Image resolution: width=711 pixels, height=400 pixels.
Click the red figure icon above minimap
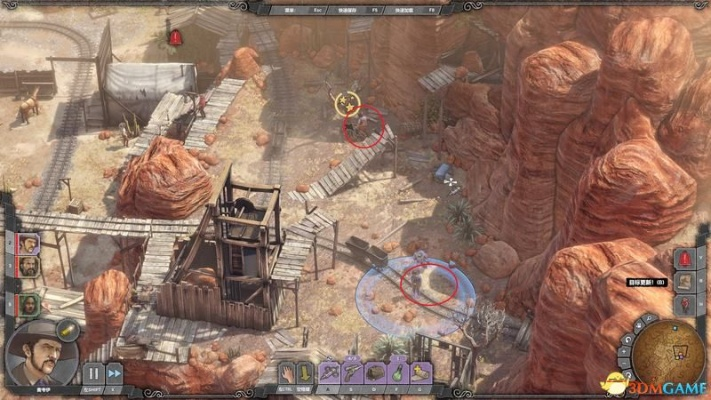coord(685,302)
